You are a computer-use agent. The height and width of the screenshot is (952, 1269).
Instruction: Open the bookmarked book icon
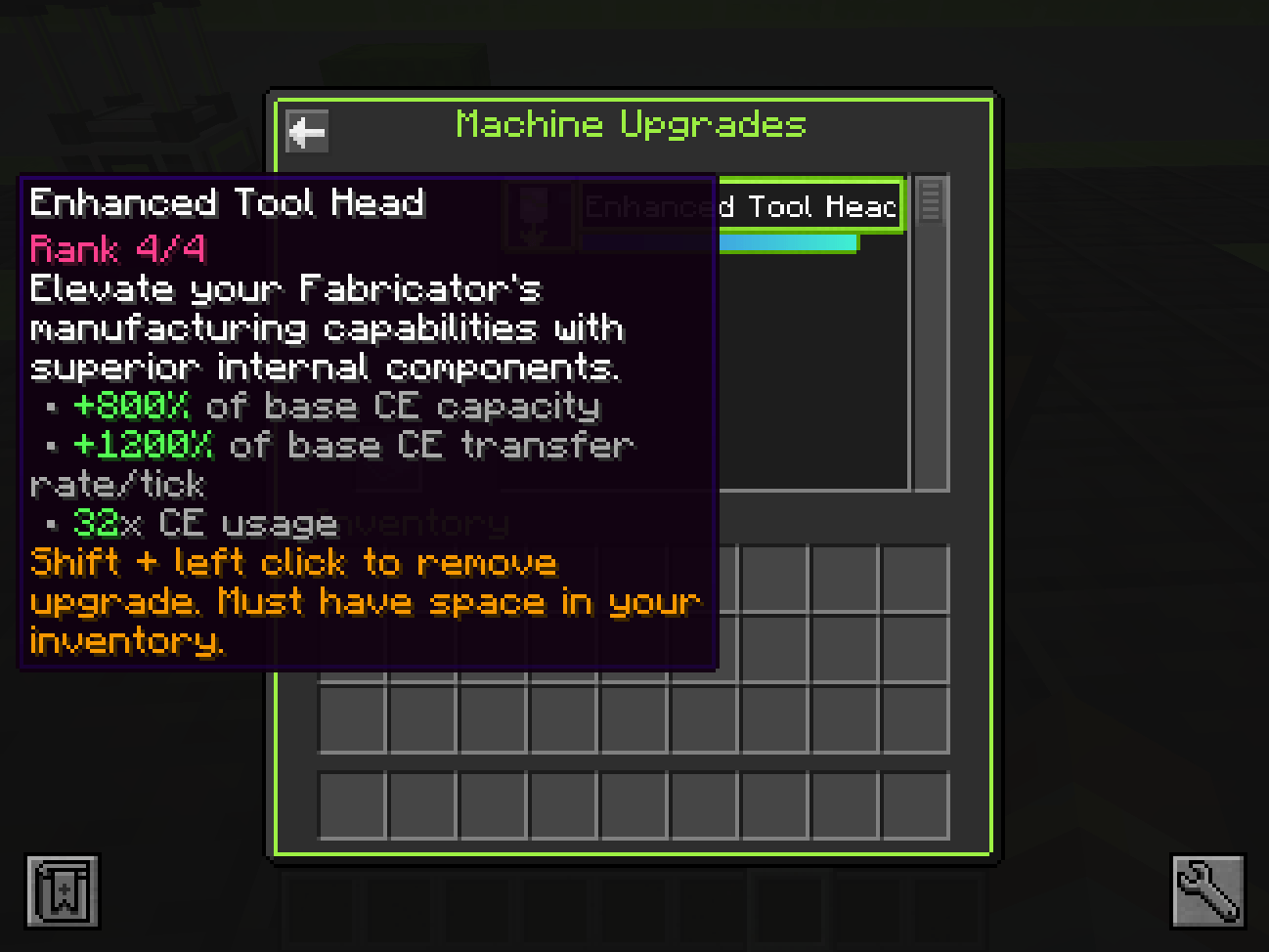[x=63, y=890]
